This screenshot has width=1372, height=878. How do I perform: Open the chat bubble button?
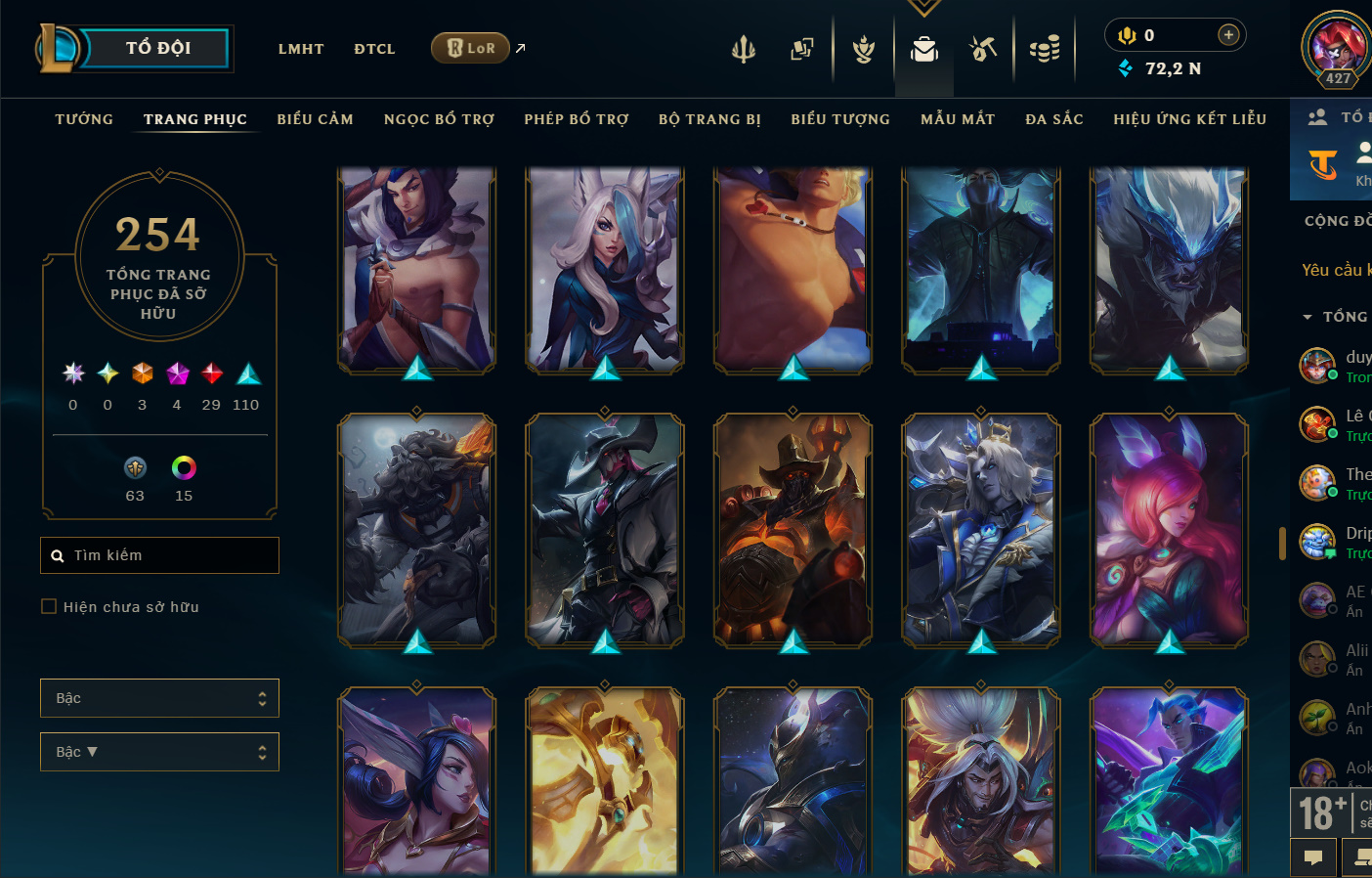coord(1313,857)
